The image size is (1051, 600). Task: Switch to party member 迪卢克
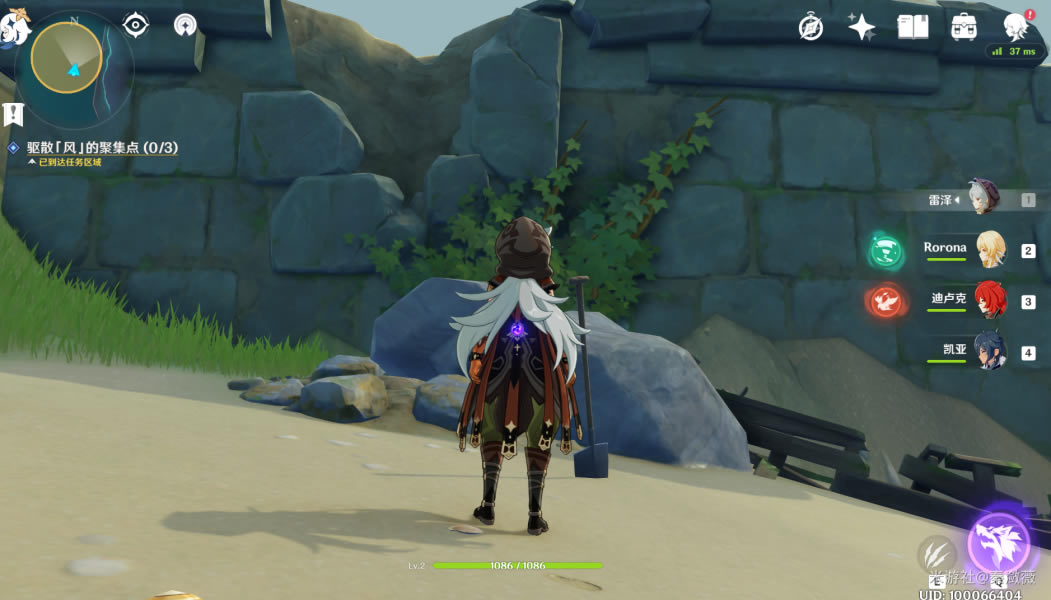click(990, 301)
